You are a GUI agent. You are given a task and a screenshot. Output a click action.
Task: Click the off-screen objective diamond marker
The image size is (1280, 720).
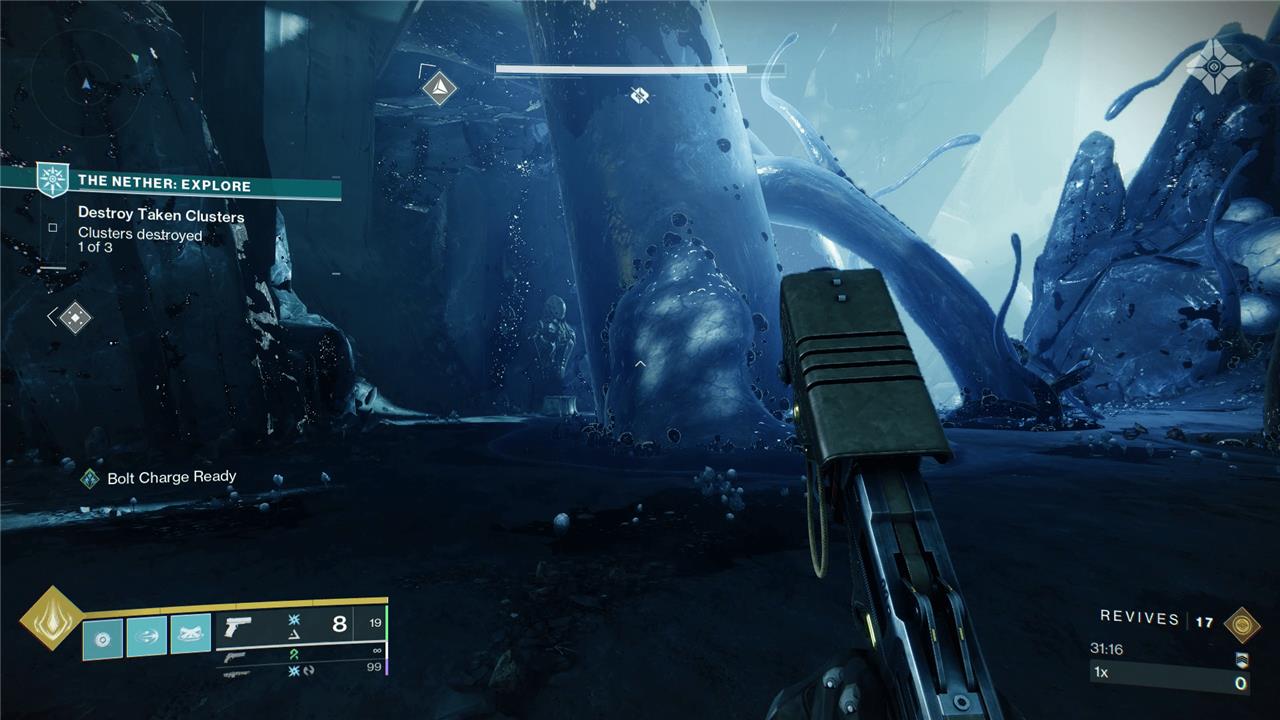click(x=74, y=318)
